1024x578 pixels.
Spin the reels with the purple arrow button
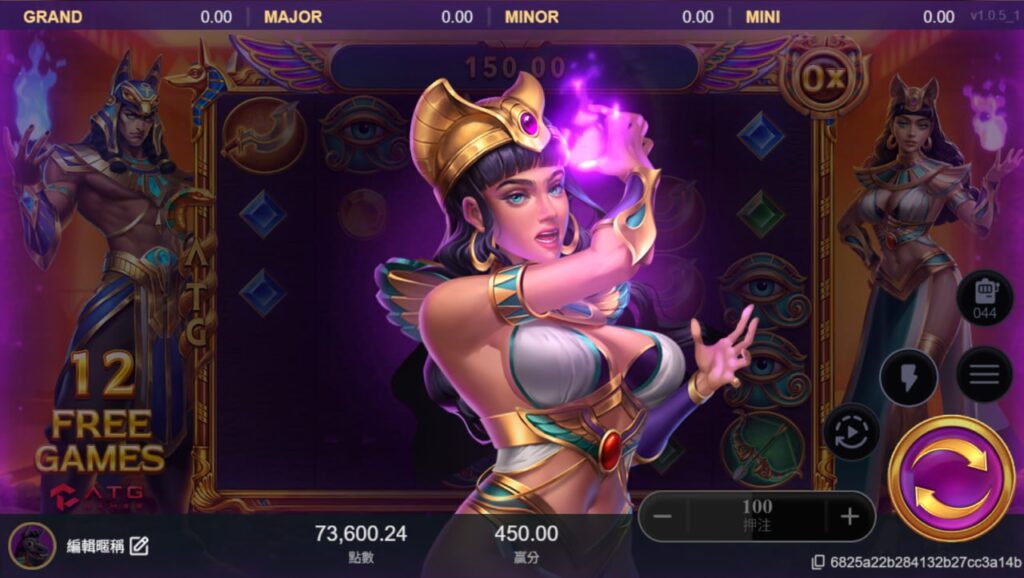pyautogui.click(x=951, y=477)
